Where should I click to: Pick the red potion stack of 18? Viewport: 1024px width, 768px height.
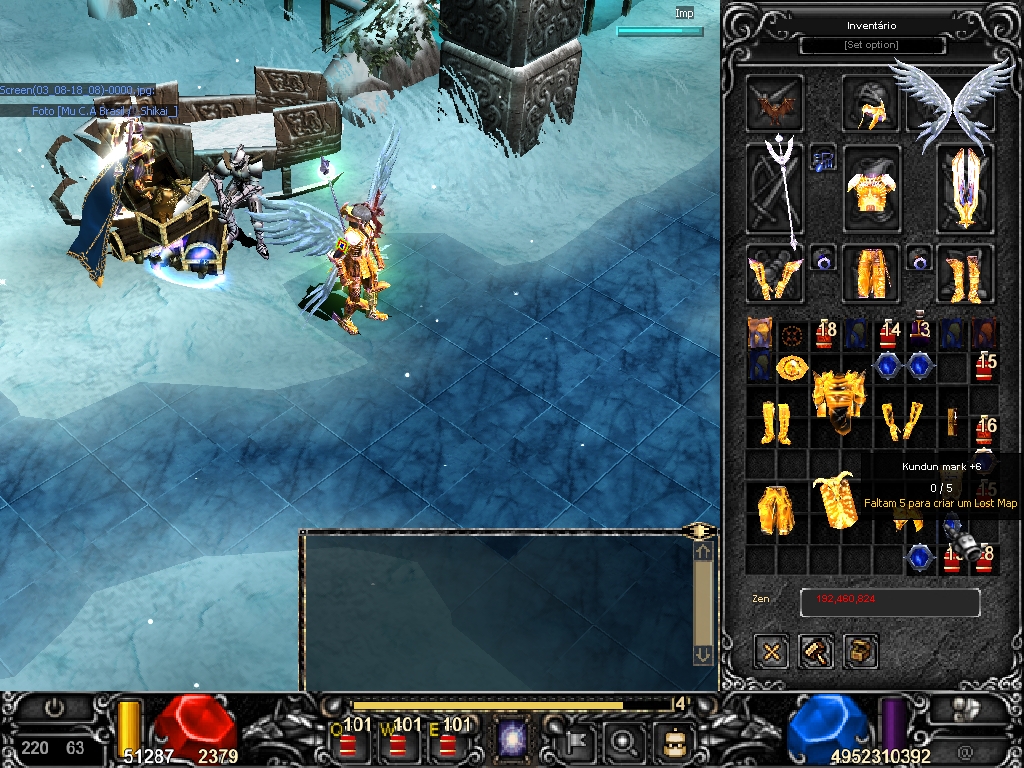point(825,333)
